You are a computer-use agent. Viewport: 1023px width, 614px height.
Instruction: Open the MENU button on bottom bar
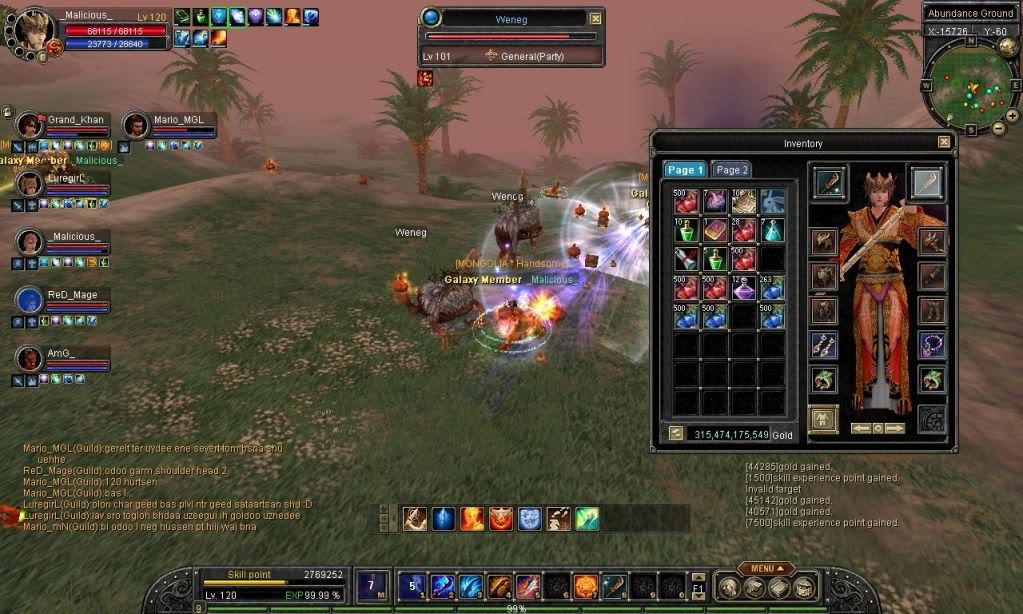pos(766,568)
